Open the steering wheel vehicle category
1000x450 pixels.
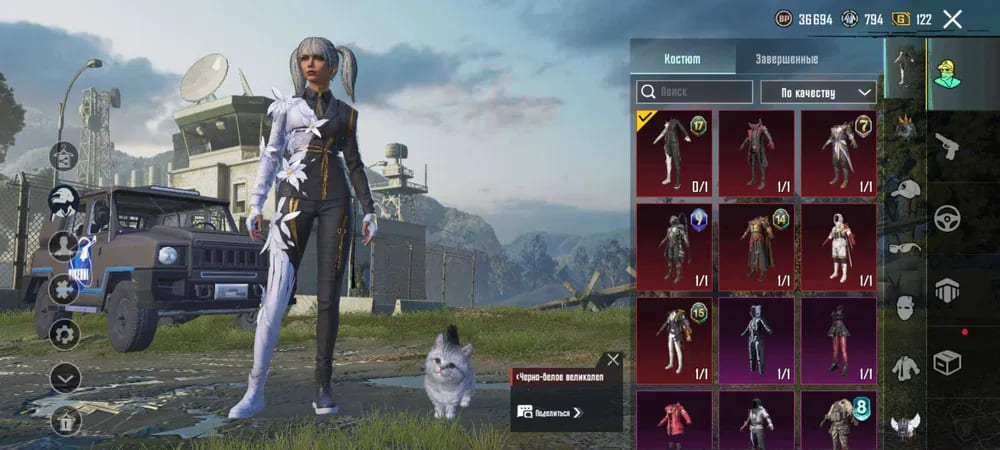click(x=946, y=218)
